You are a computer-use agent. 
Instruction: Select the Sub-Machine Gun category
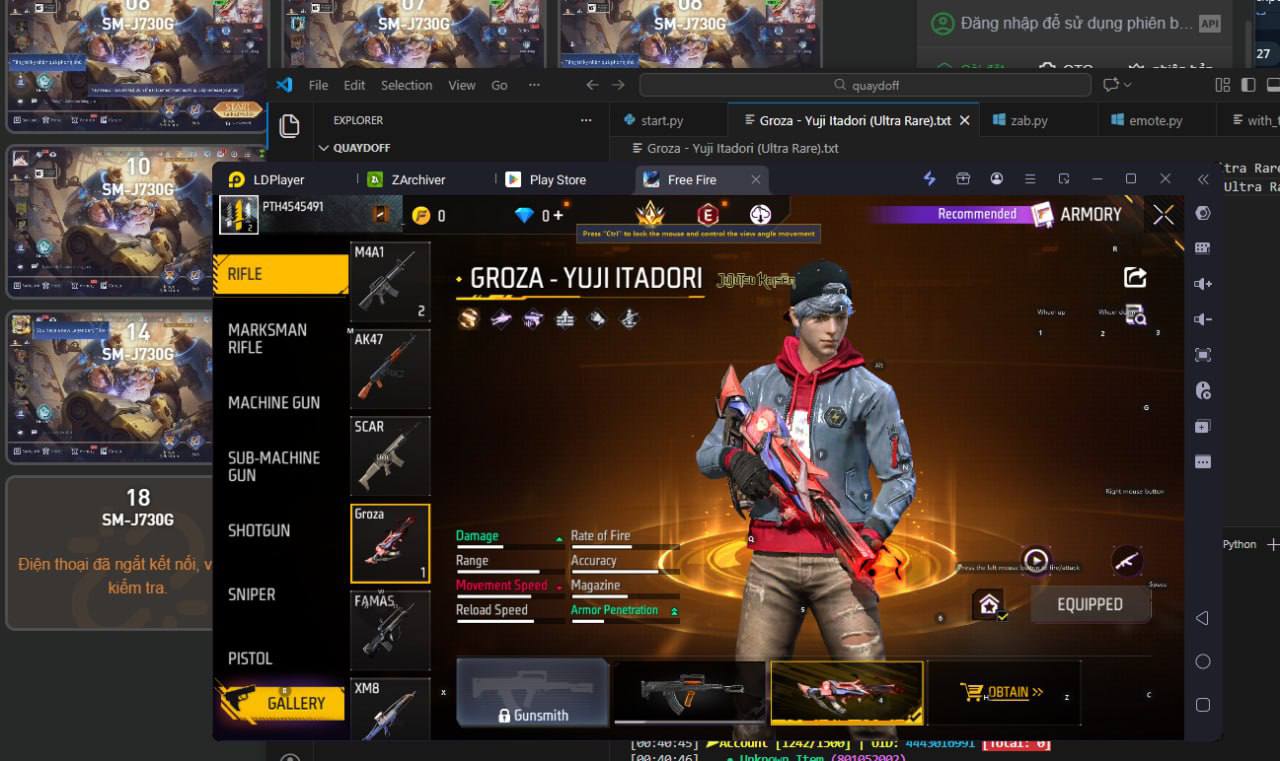click(274, 467)
